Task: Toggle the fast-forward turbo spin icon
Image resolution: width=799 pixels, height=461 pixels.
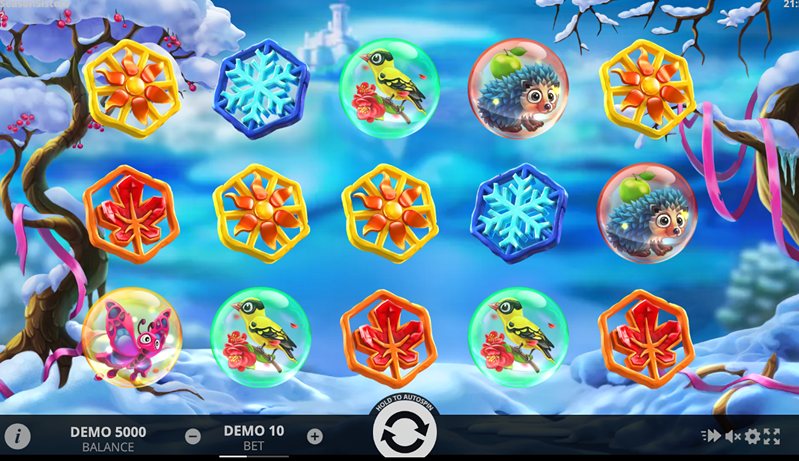Action: pos(712,437)
